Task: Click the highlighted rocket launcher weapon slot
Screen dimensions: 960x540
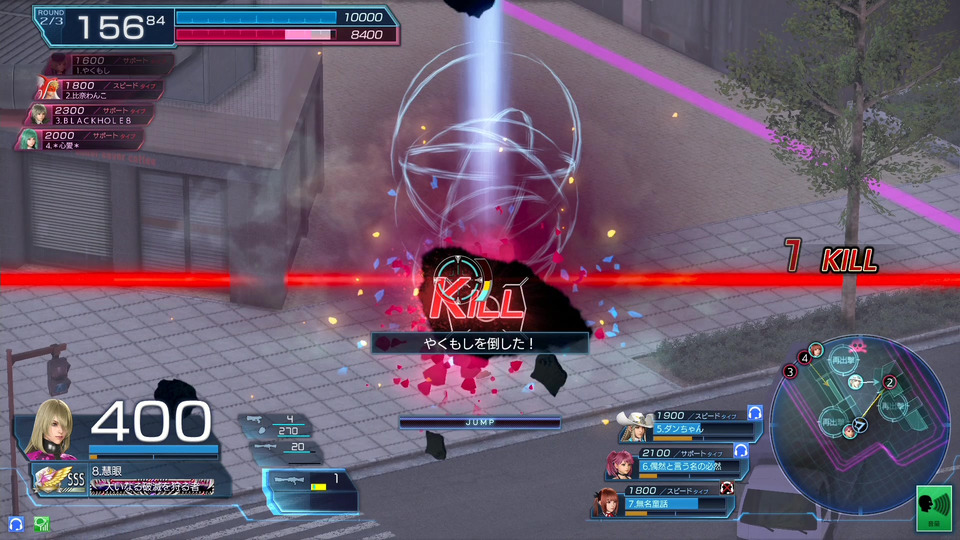Action: pos(309,484)
